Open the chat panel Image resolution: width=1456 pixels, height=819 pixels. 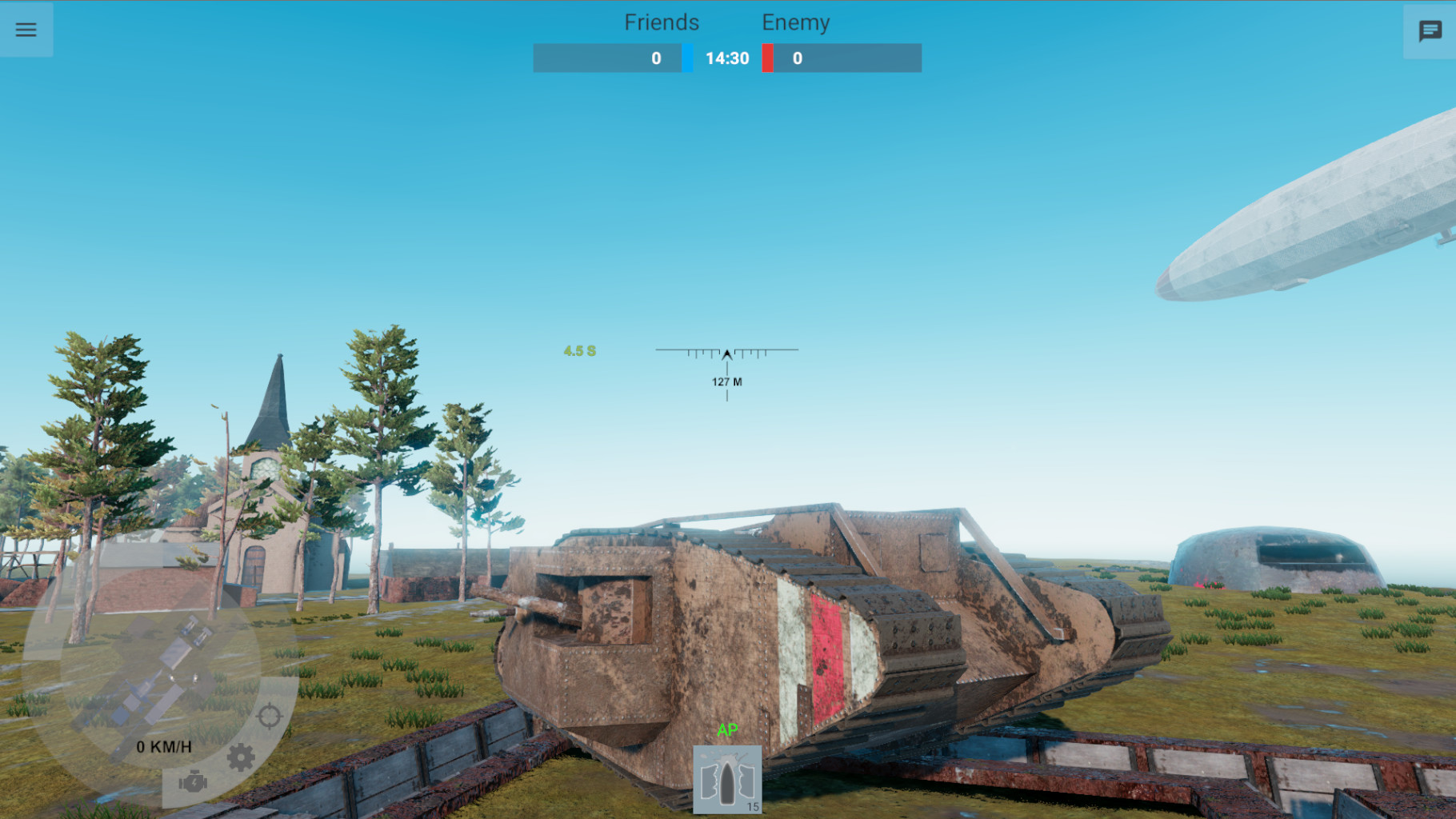(1430, 31)
